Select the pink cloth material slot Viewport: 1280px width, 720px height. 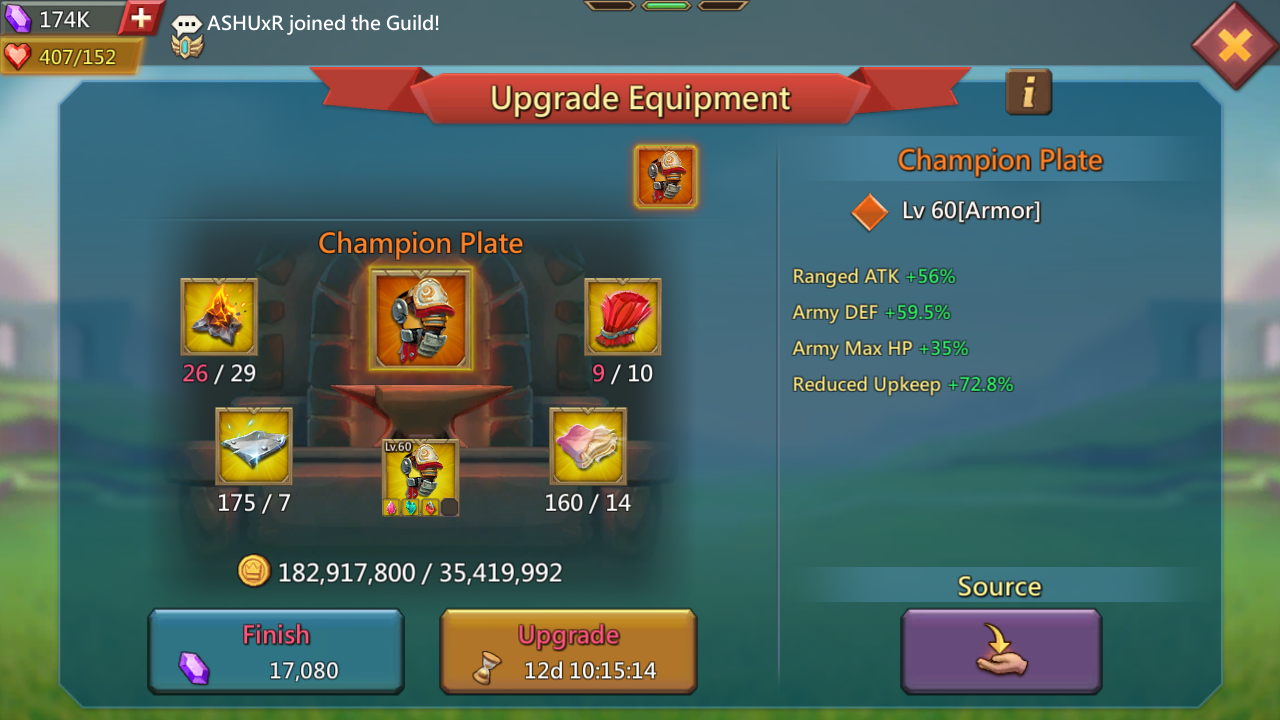(588, 447)
